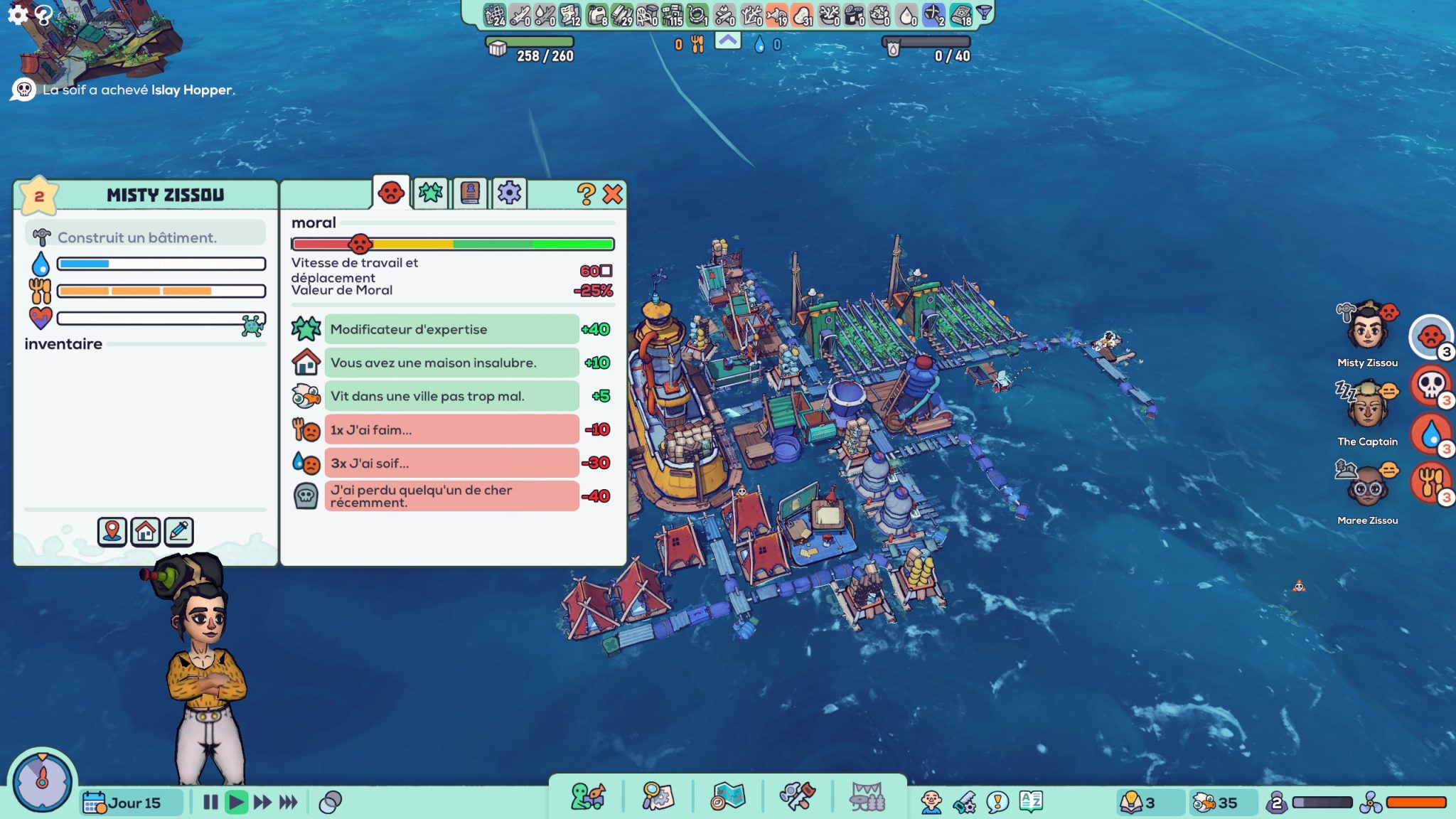The width and height of the screenshot is (1456, 819).
Task: Open the game settings gear
Action: pyautogui.click(x=17, y=14)
